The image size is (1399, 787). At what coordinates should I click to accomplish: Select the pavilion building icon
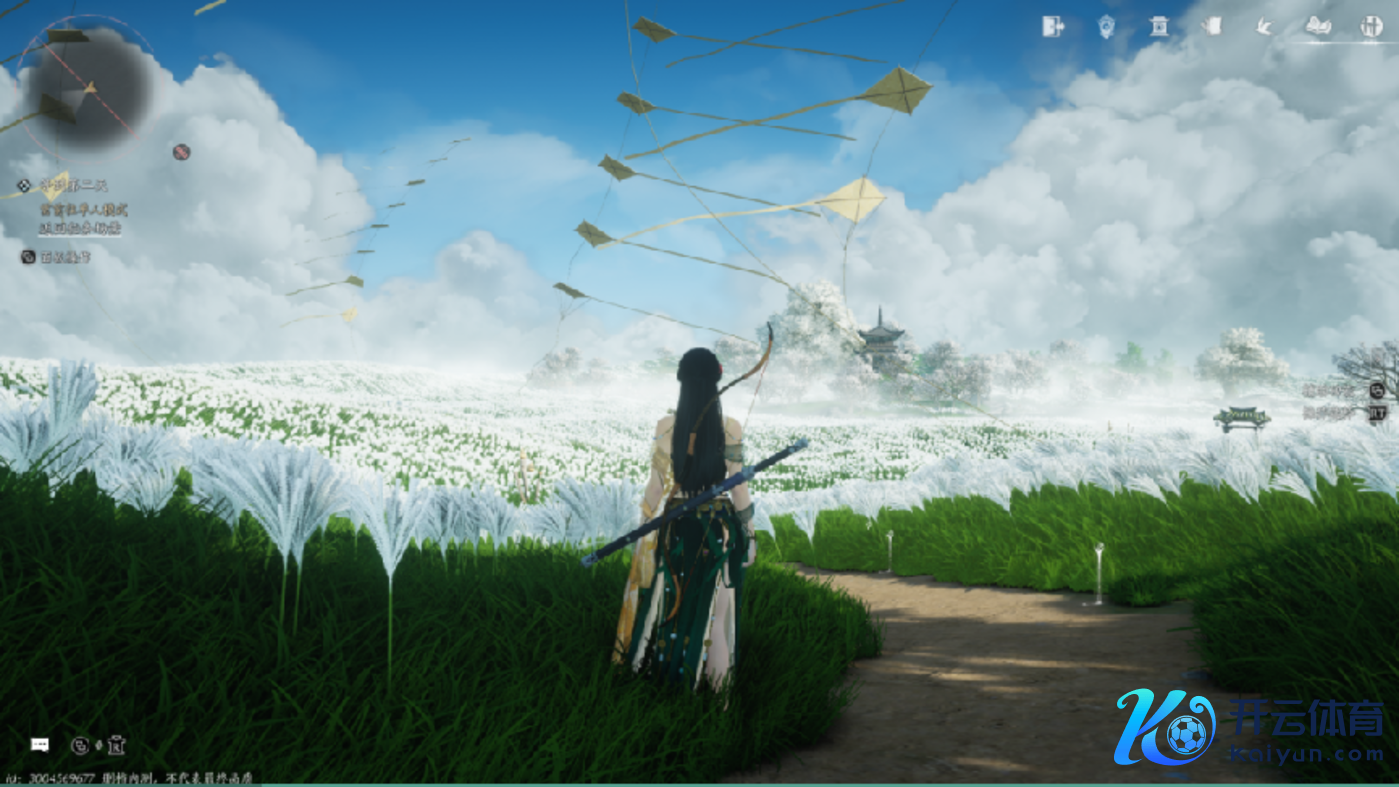click(1159, 27)
